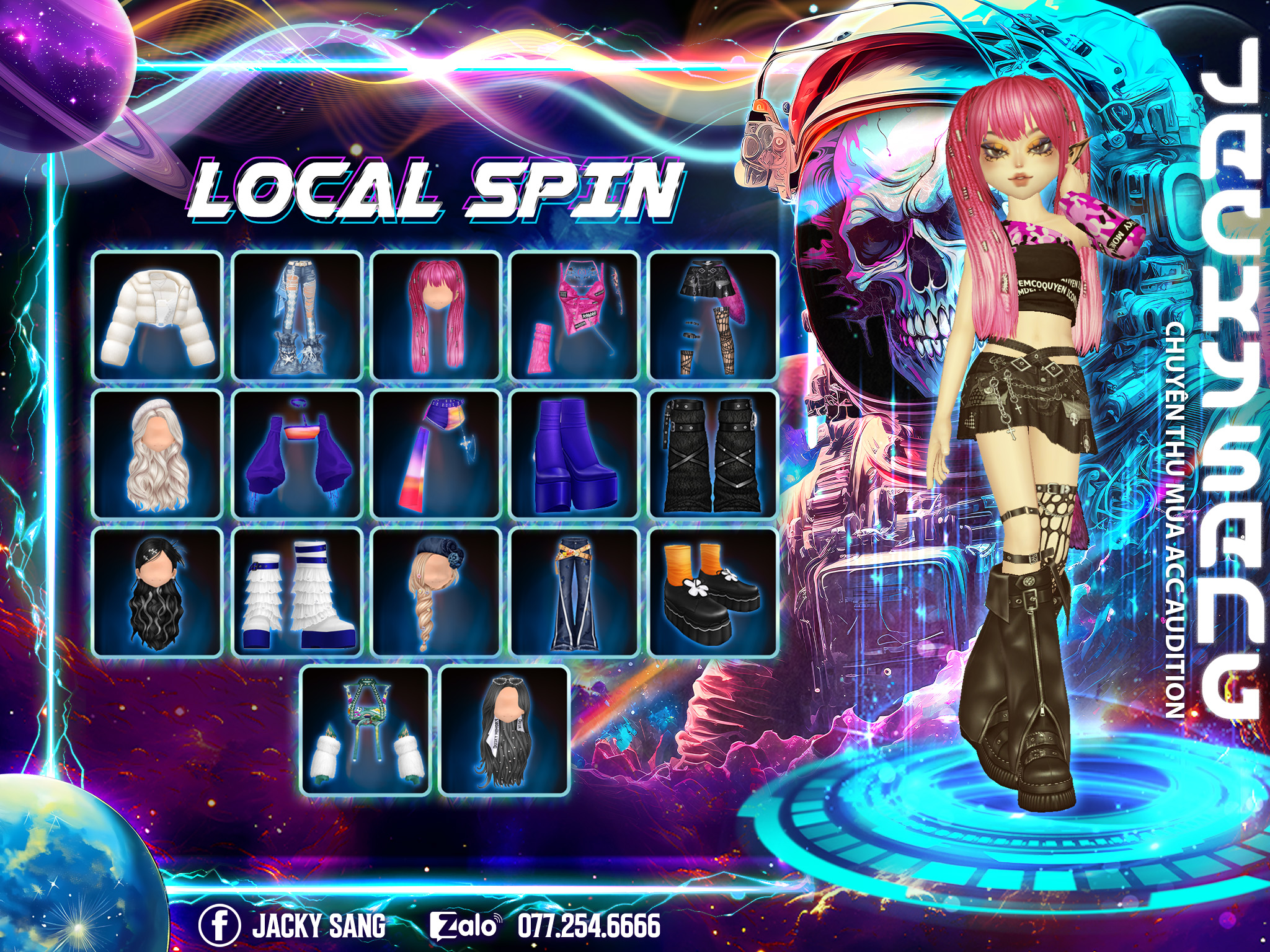Pick the green harness with fur cuffs
1270x952 pixels.
366,731
